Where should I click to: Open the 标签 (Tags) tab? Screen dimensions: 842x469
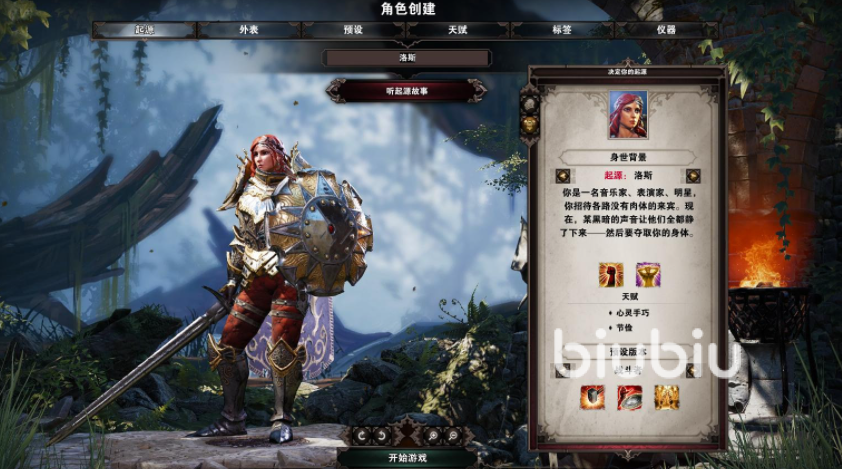click(x=562, y=30)
